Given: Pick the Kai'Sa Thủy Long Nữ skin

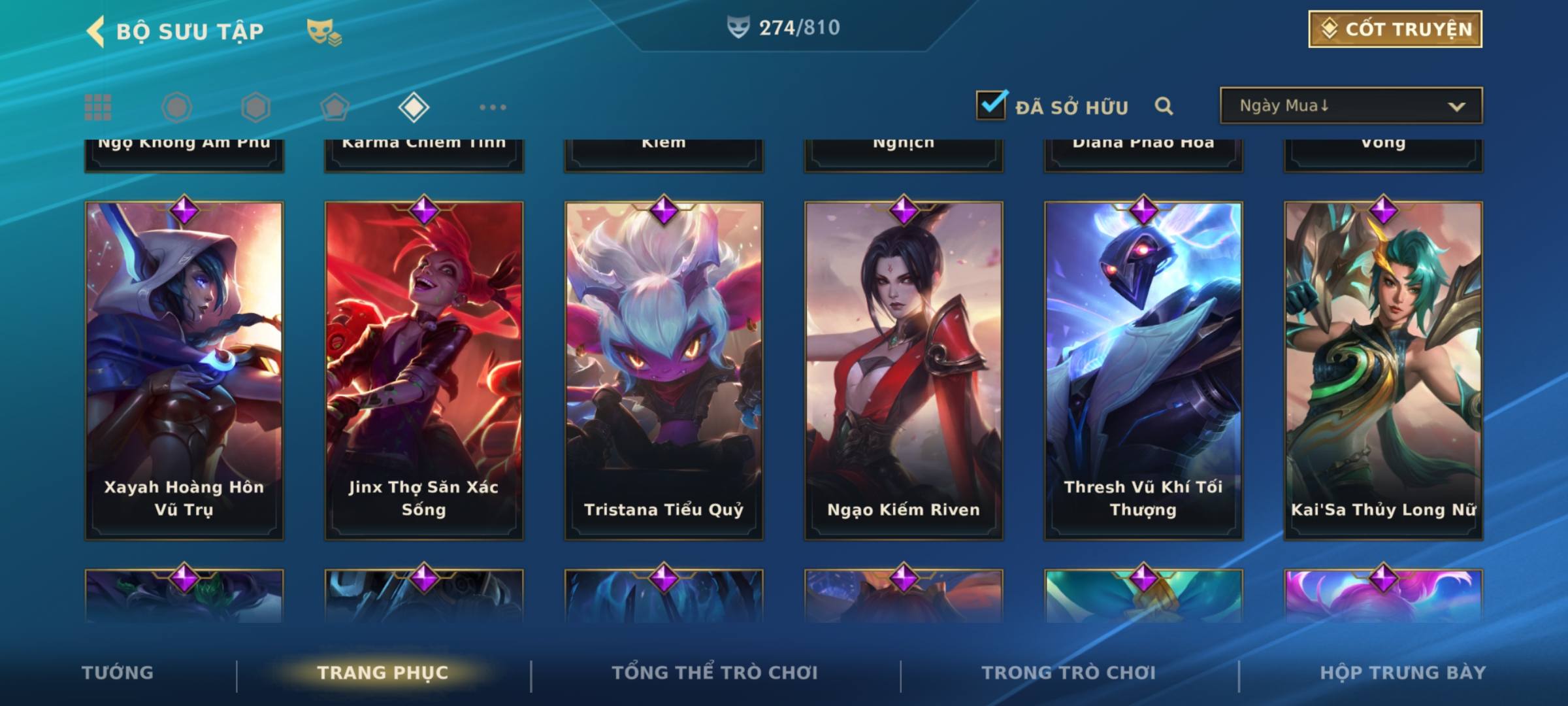Looking at the screenshot, I should 1383,369.
